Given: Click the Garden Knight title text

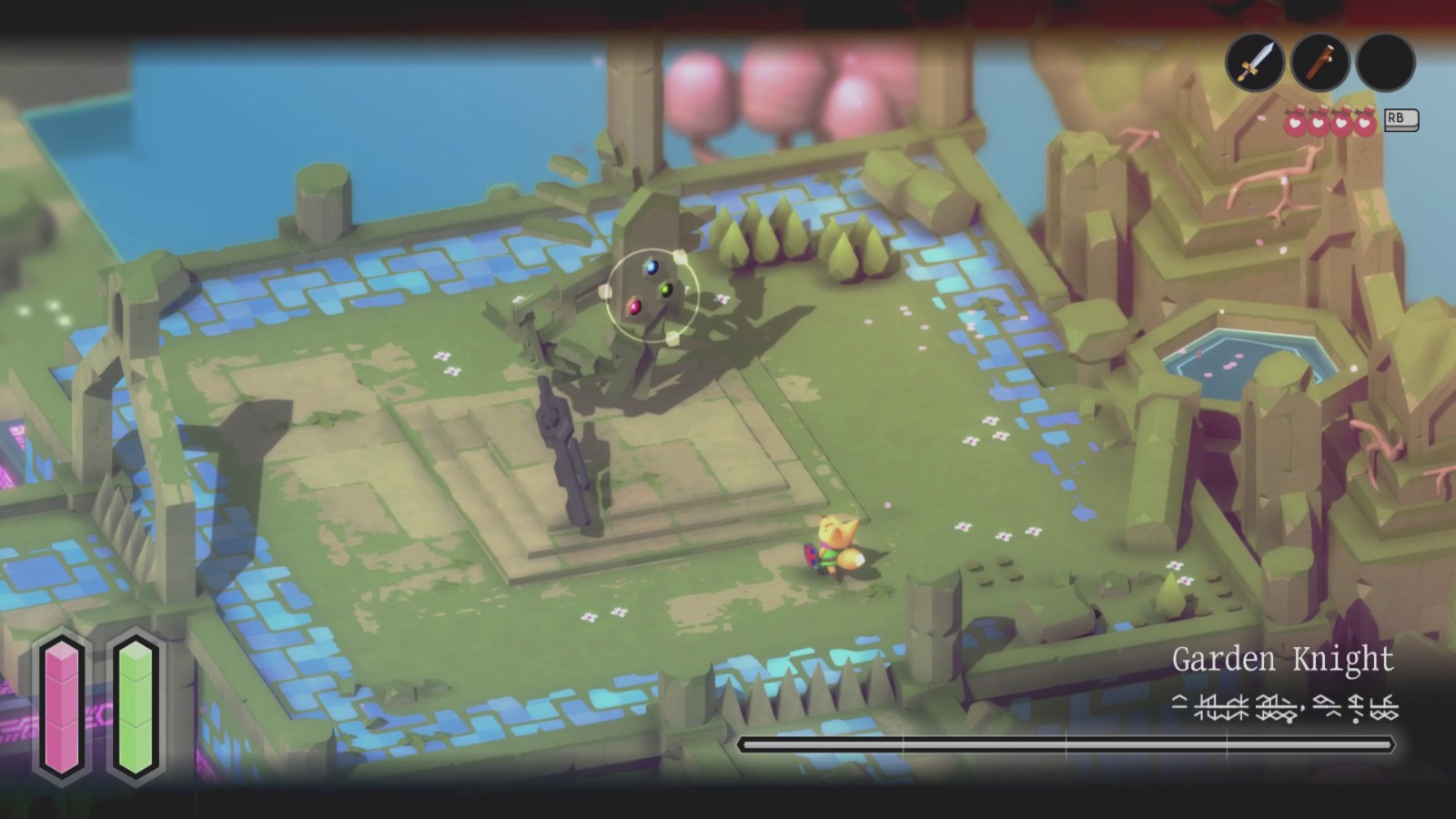Looking at the screenshot, I should (1283, 662).
